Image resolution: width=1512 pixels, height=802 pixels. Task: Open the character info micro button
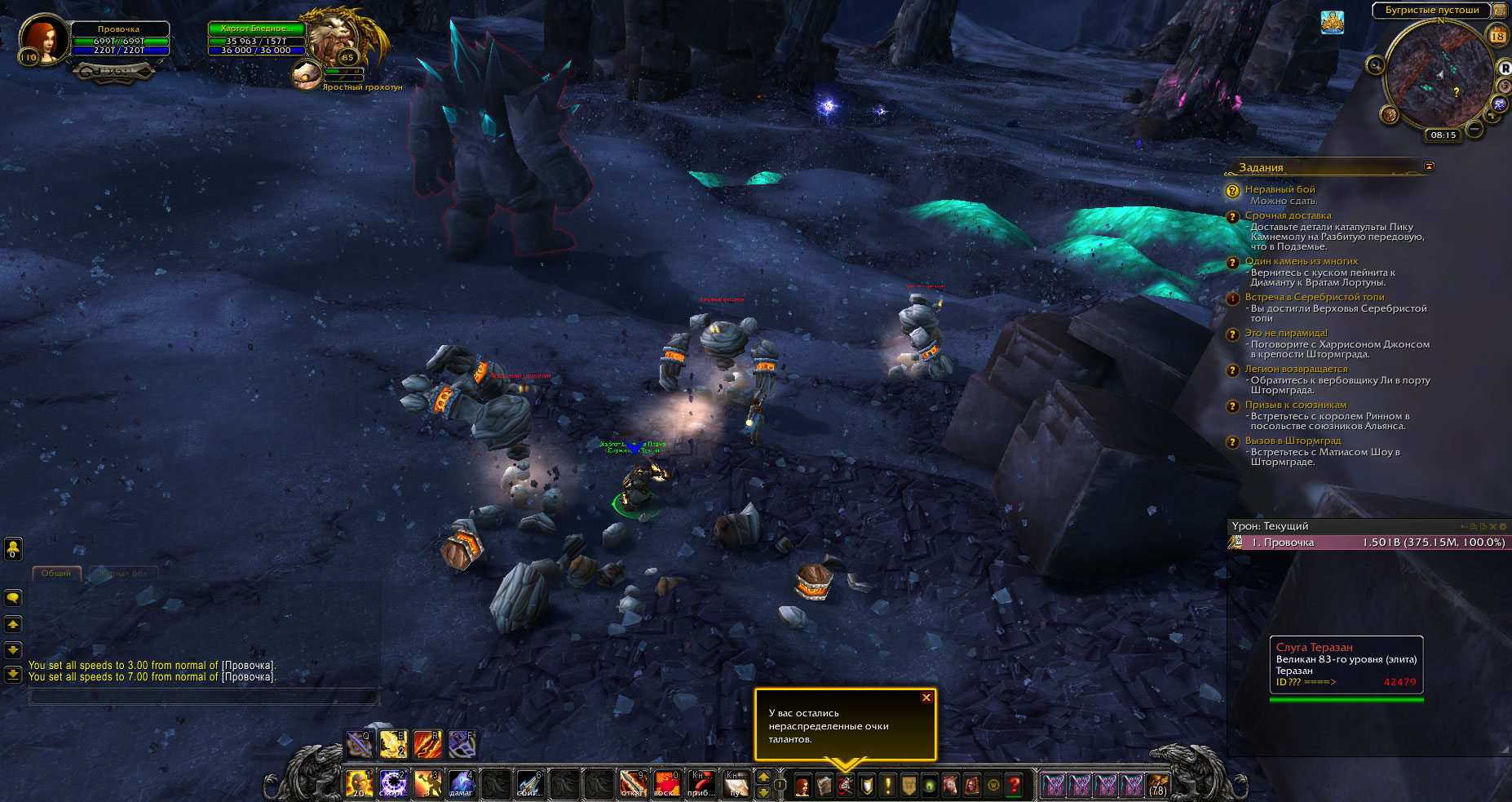(x=802, y=786)
